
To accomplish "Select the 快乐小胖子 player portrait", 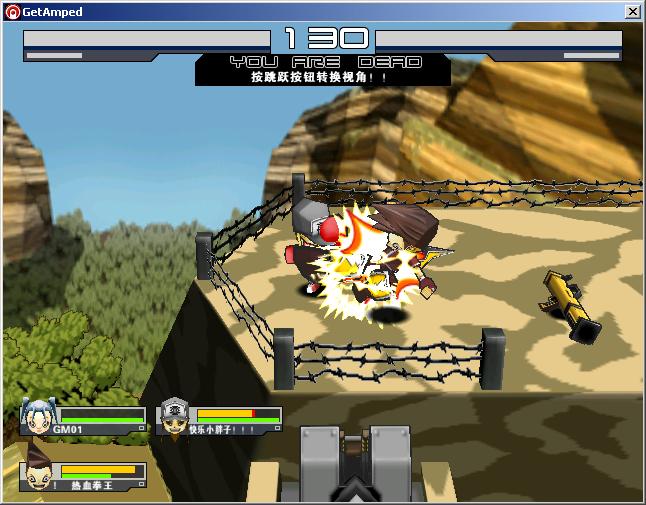I will click(x=173, y=417).
